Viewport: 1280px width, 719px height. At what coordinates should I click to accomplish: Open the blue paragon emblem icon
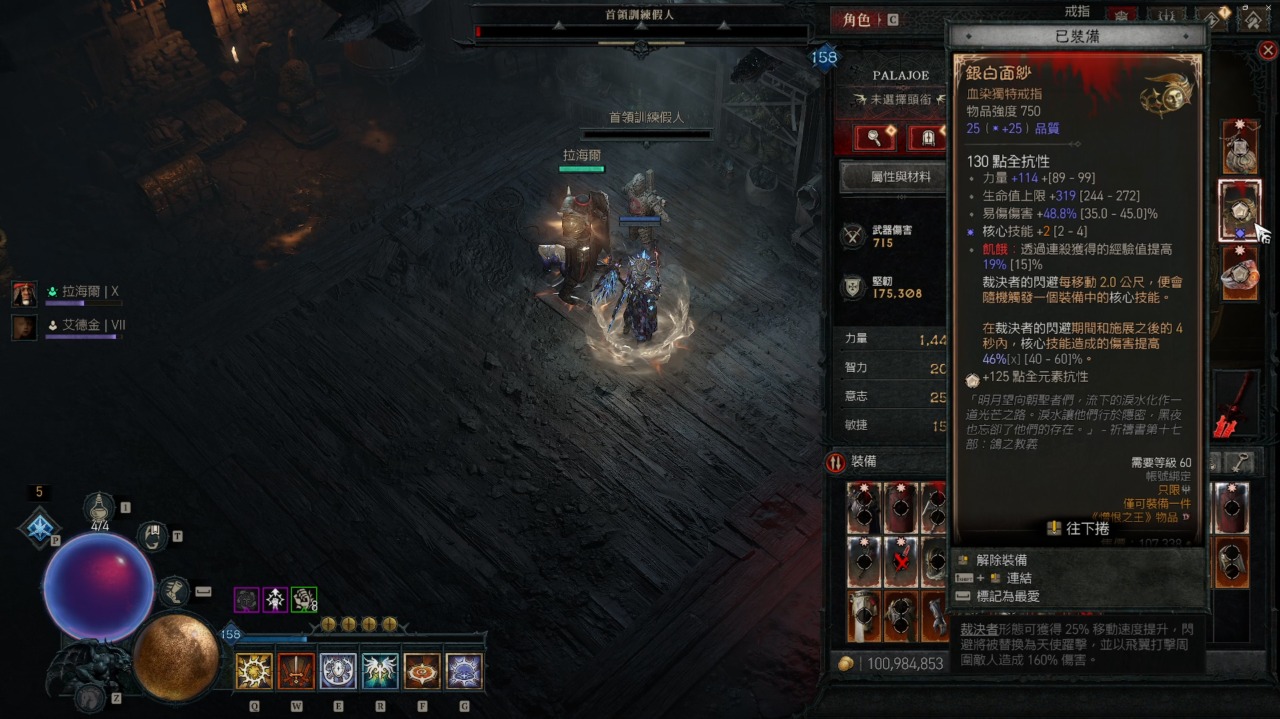[39, 527]
